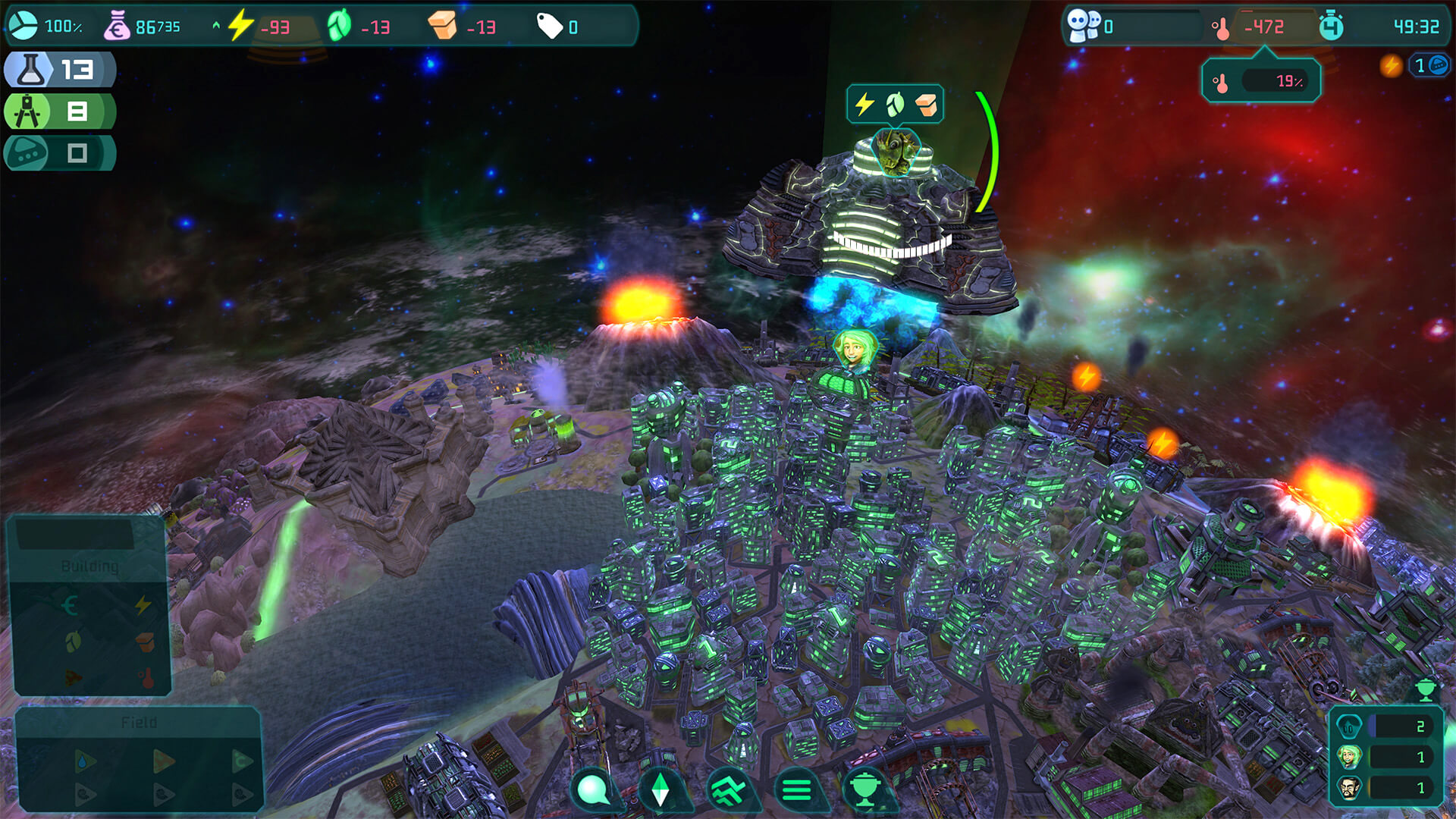Open the chat speech bubble button
1456x819 pixels.
[594, 790]
